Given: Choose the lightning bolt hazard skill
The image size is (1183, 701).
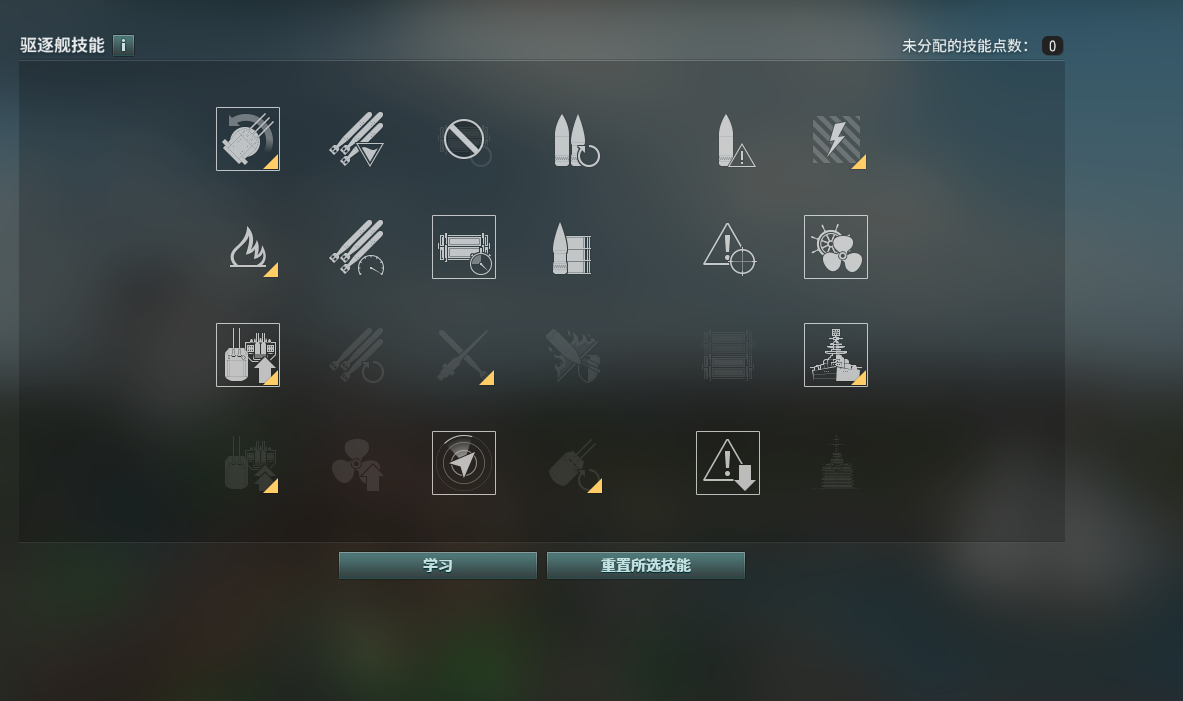Looking at the screenshot, I should pos(836,139).
